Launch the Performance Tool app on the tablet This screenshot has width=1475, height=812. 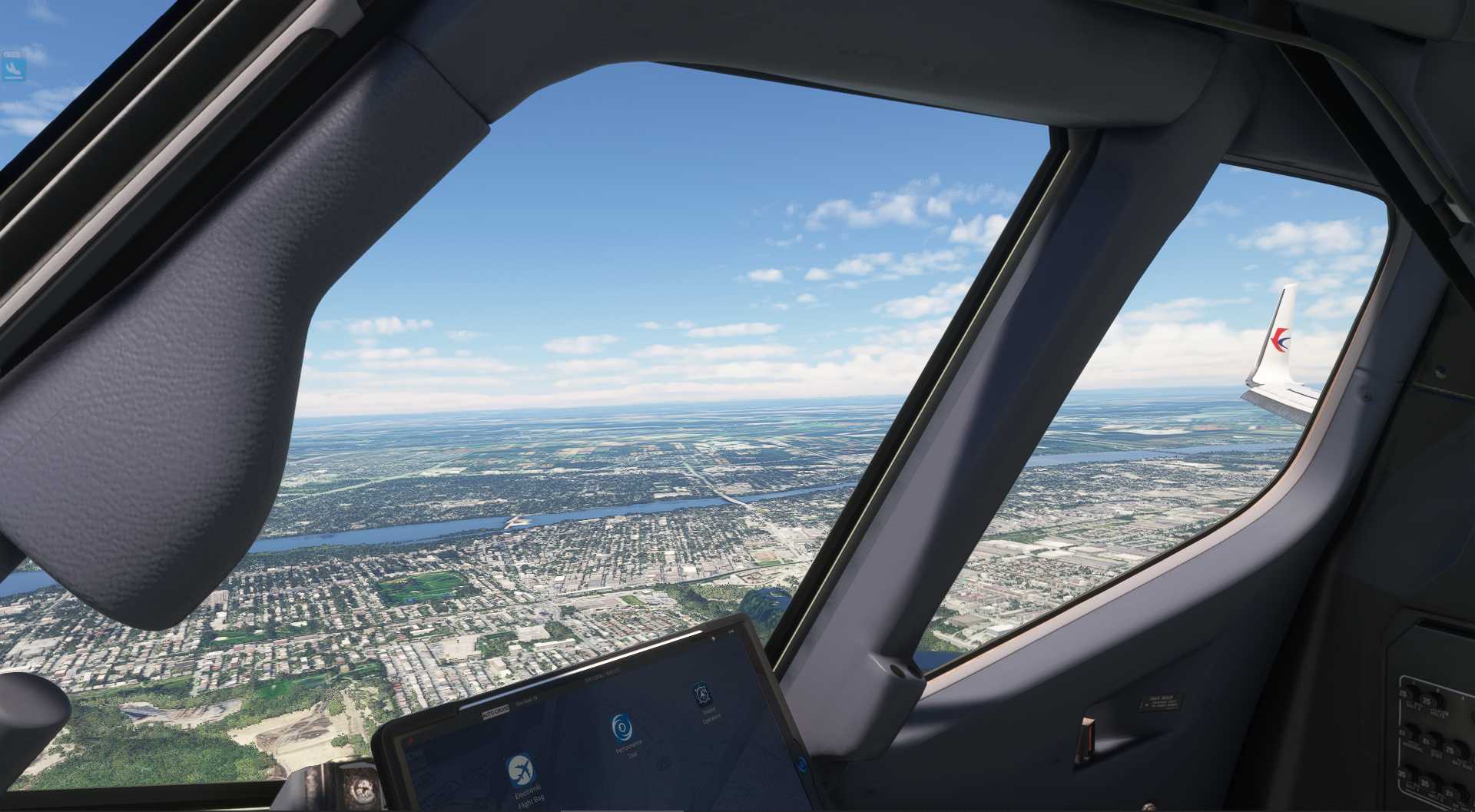point(621,725)
